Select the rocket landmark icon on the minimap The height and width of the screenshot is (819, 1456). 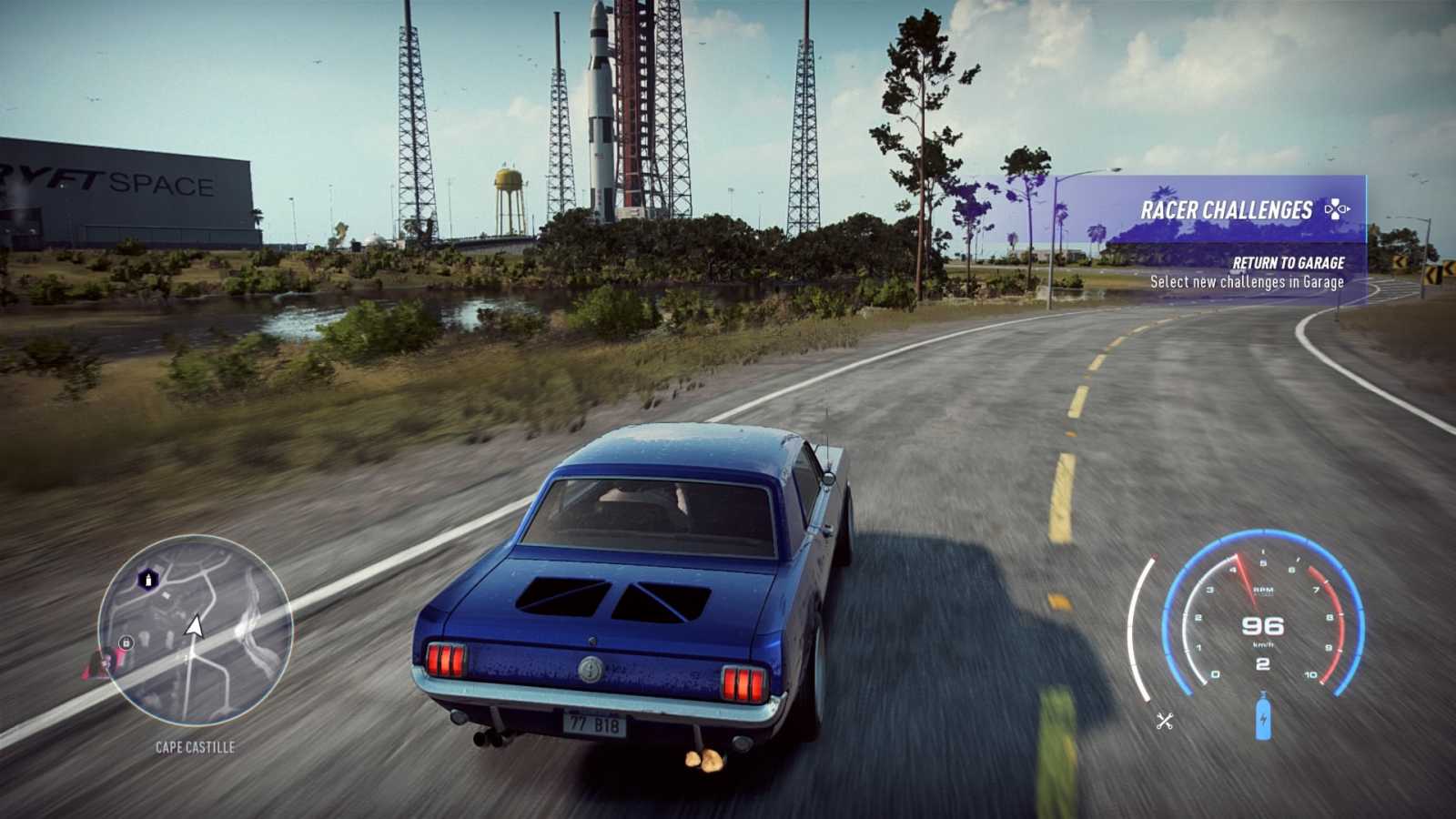click(x=147, y=578)
